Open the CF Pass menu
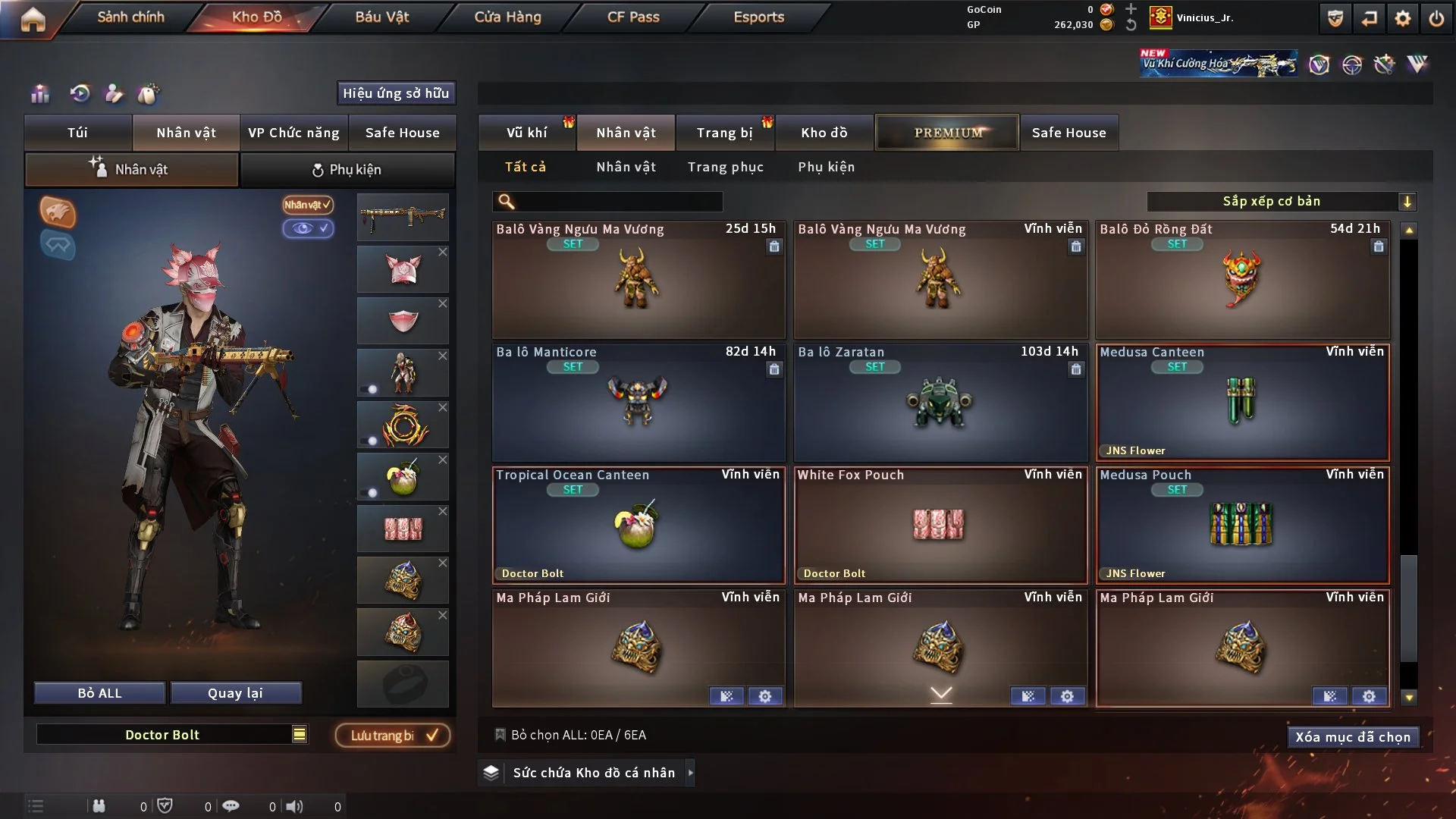Screen dimensions: 1456x819 632,17
